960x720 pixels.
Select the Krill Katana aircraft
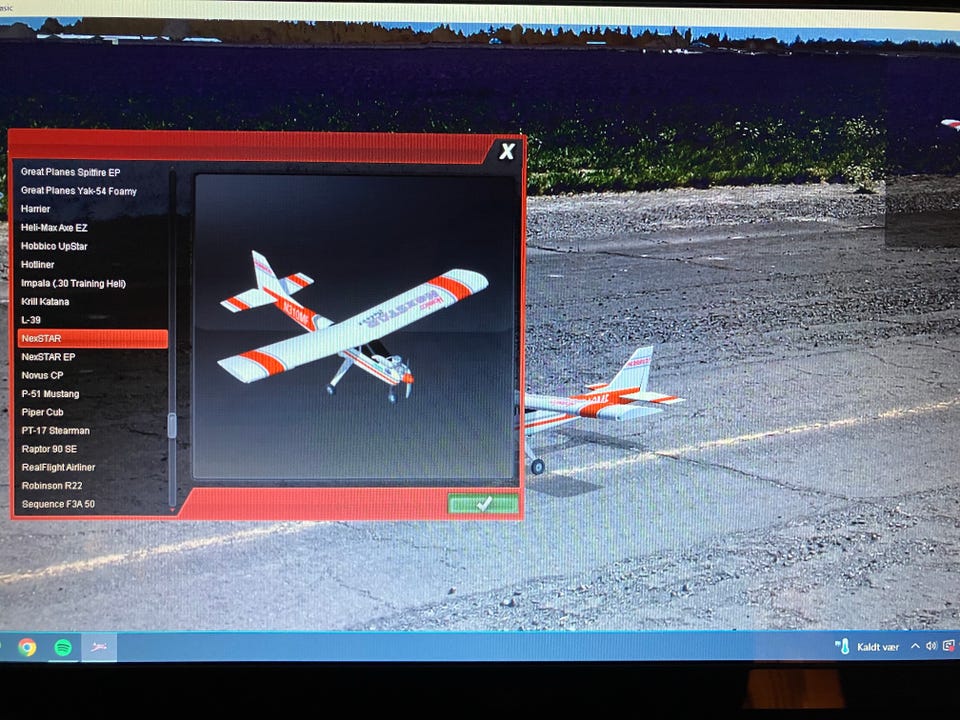coord(46,302)
